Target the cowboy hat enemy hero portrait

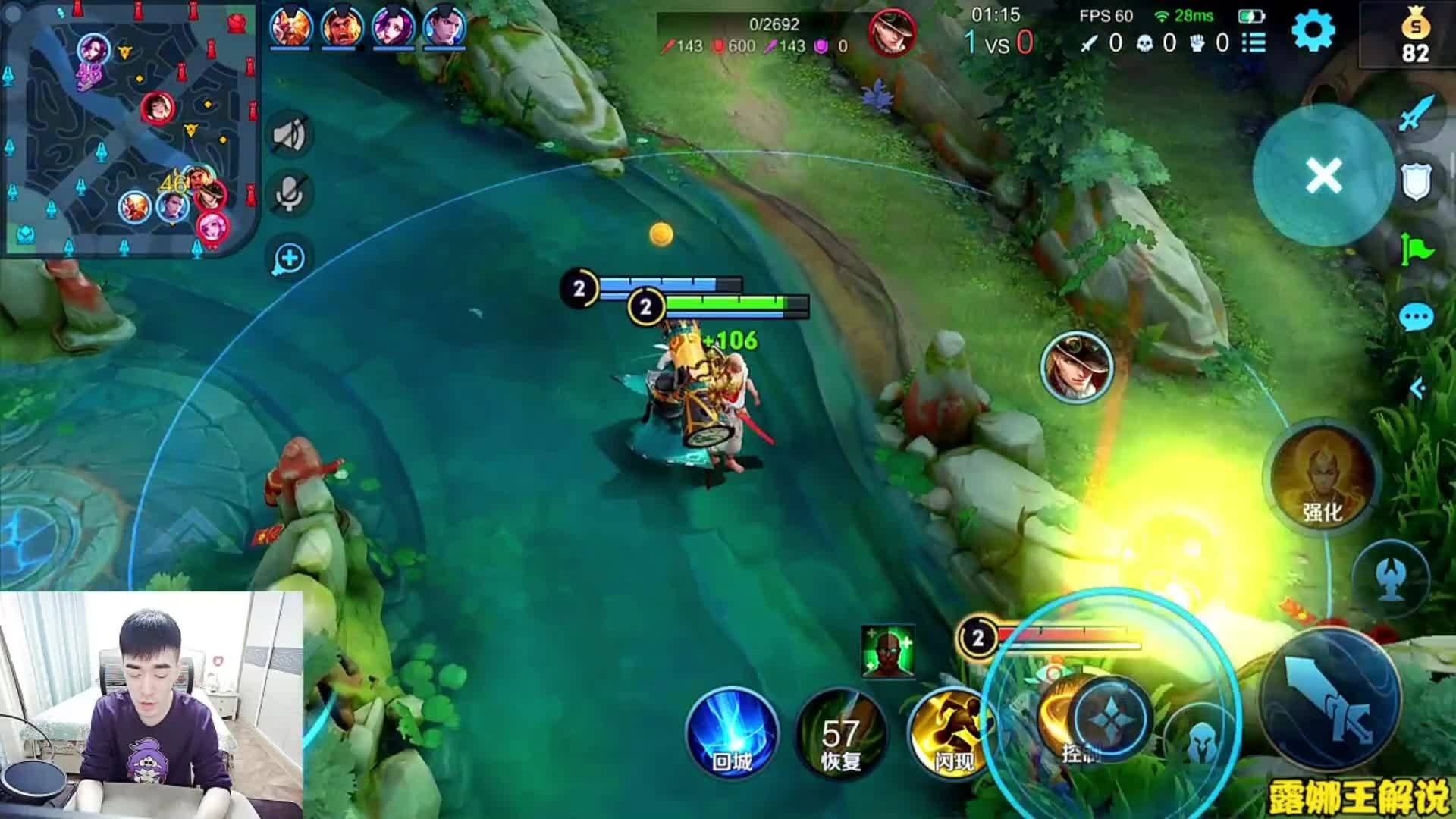coord(1076,368)
